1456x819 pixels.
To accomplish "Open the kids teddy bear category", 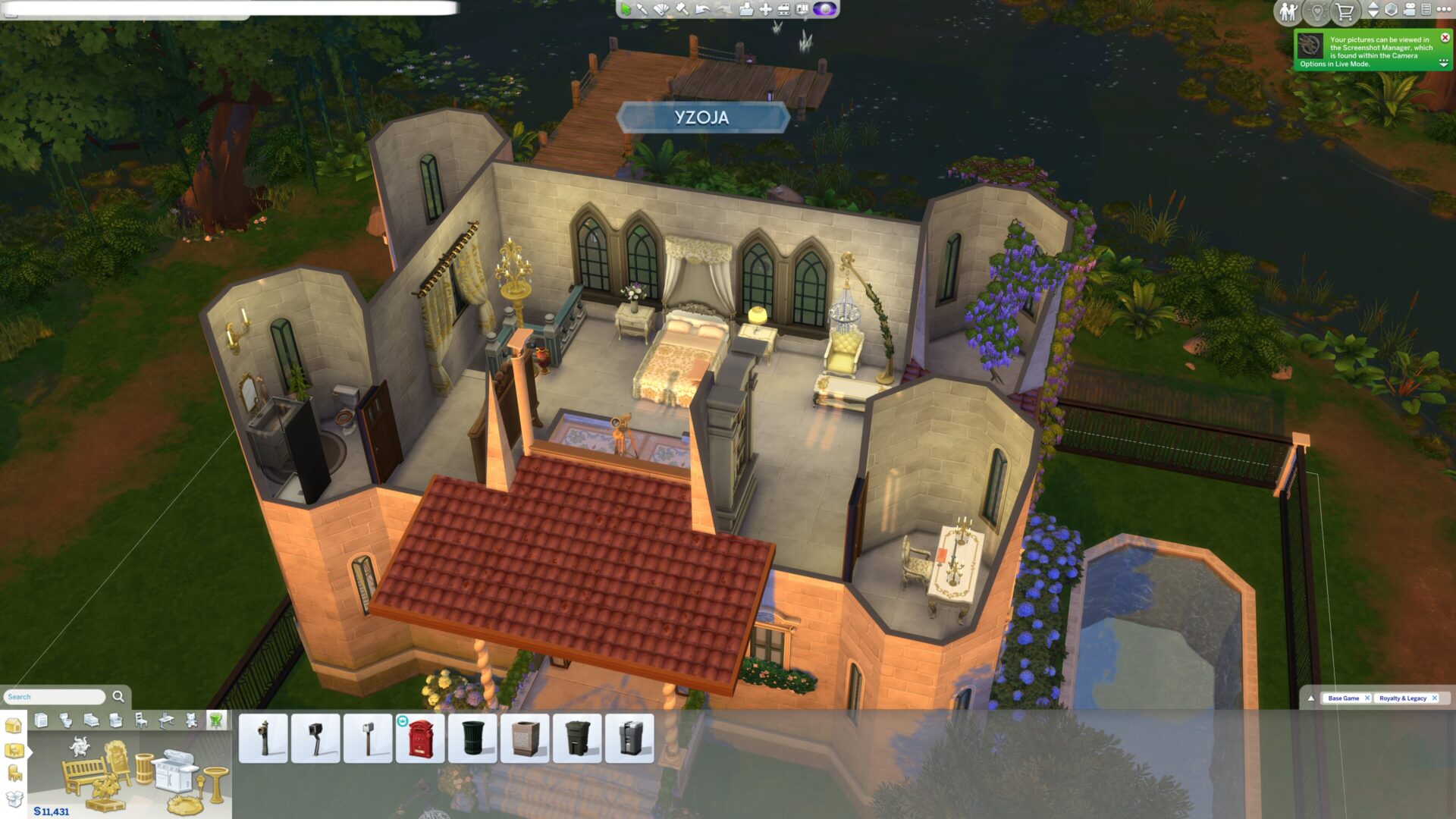I will (x=191, y=720).
